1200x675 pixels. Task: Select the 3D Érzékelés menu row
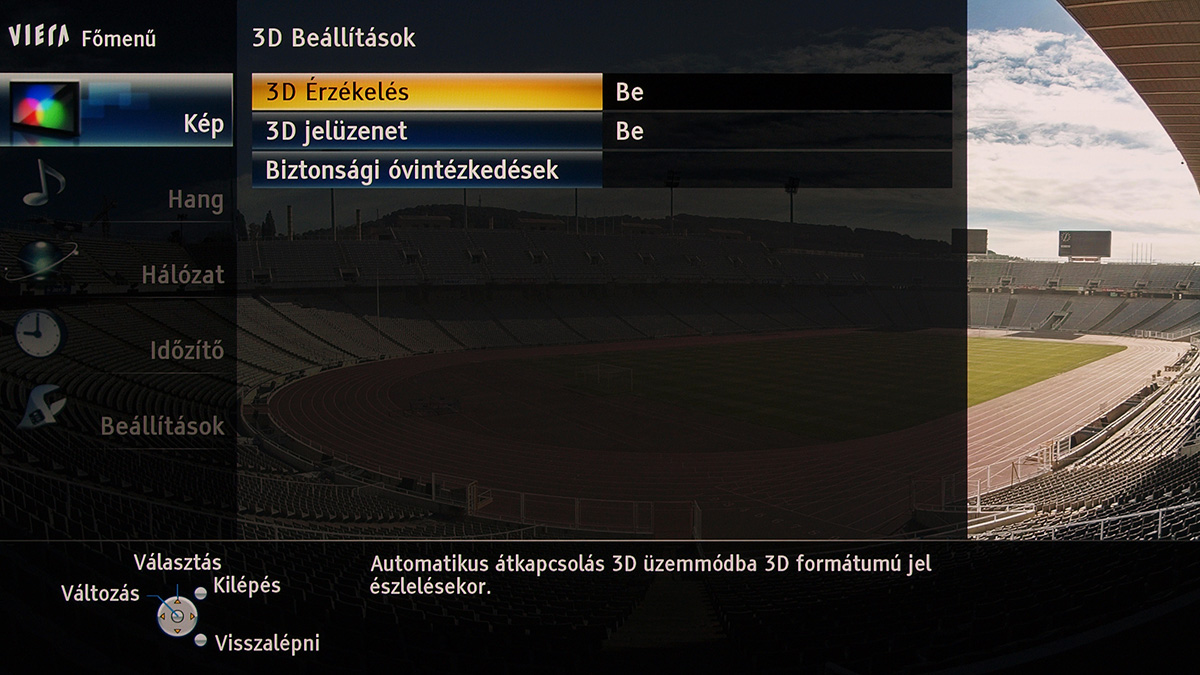(426, 92)
